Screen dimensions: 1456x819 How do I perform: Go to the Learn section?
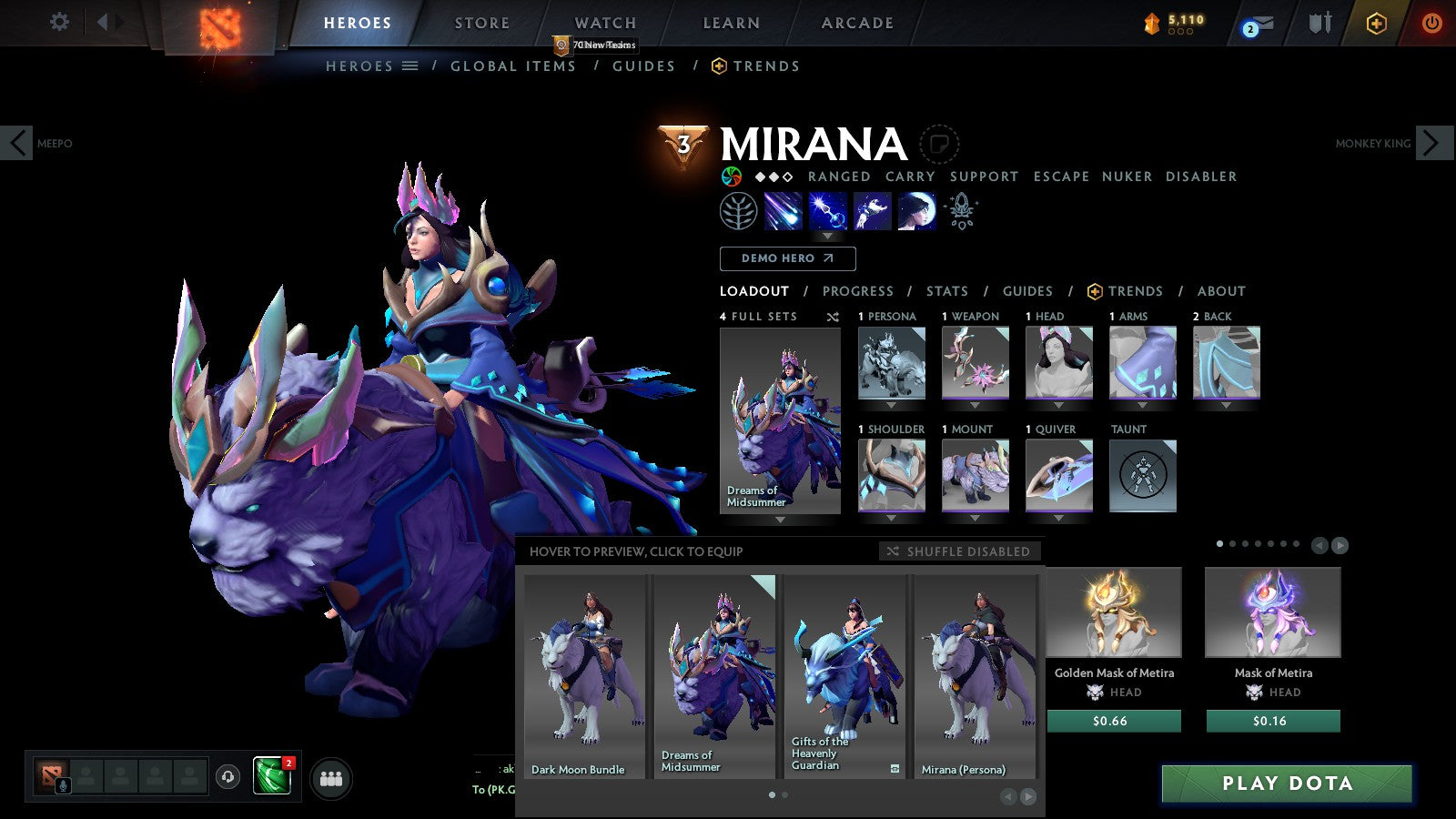pyautogui.click(x=731, y=23)
